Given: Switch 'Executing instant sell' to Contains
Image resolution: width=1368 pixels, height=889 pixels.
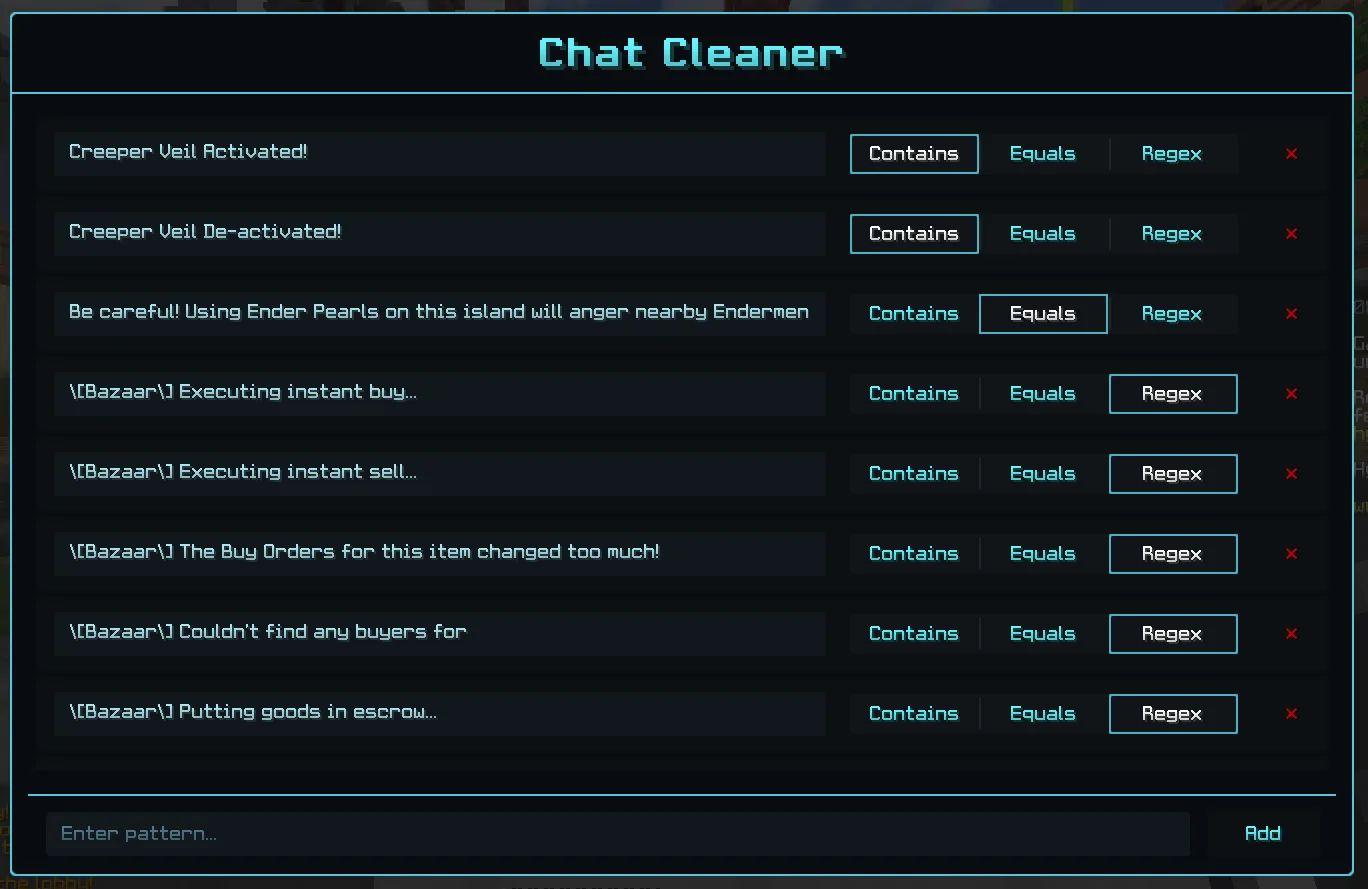Looking at the screenshot, I should click(x=913, y=473).
